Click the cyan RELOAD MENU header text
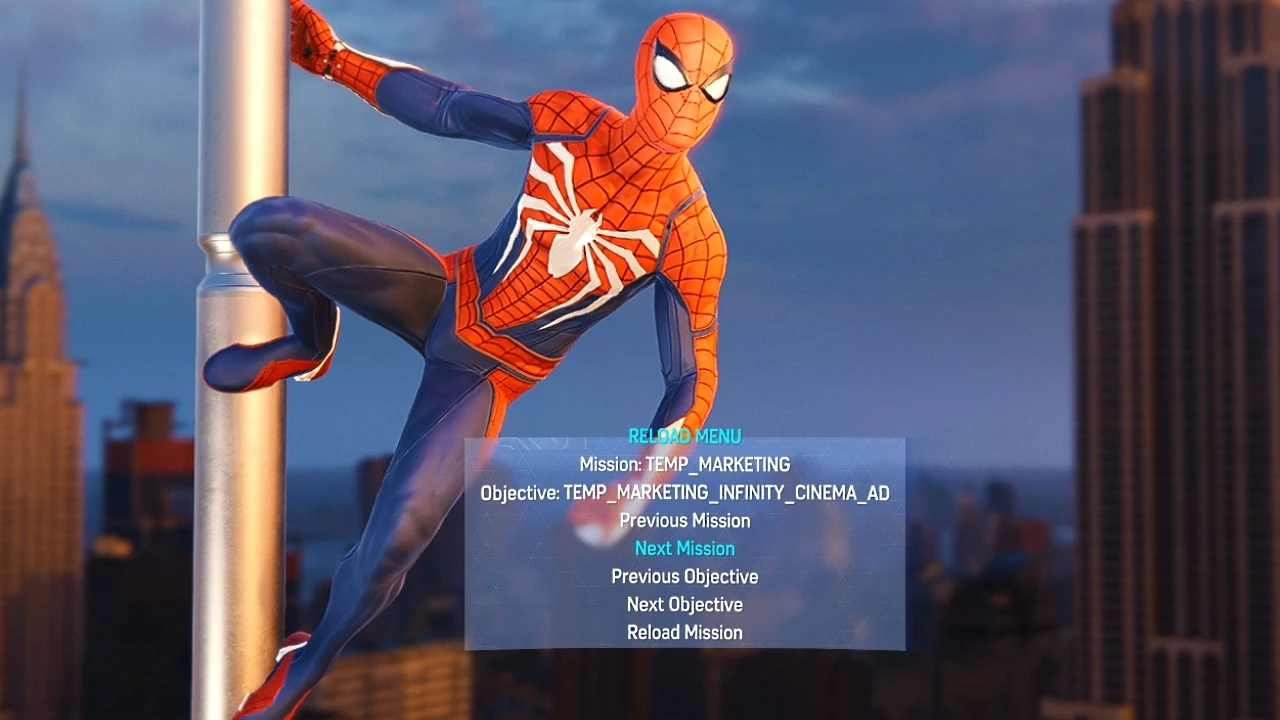The image size is (1280, 720). (684, 436)
